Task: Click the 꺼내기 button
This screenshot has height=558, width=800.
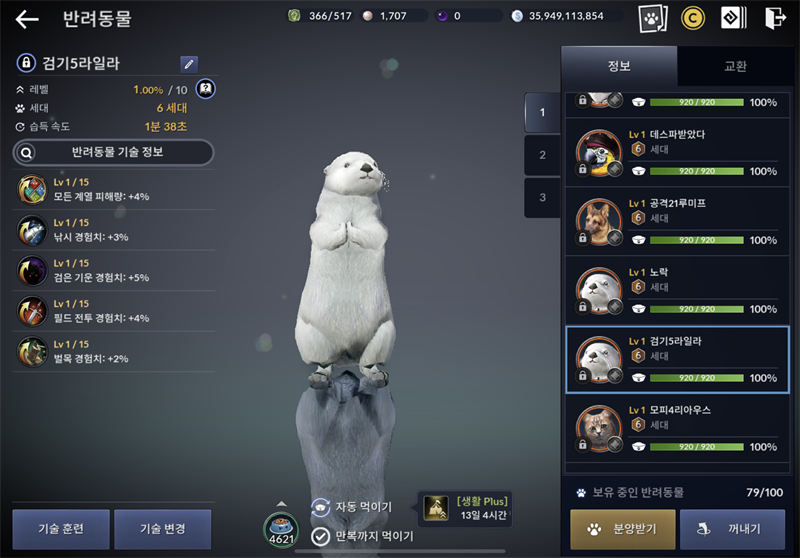Action: point(732,530)
